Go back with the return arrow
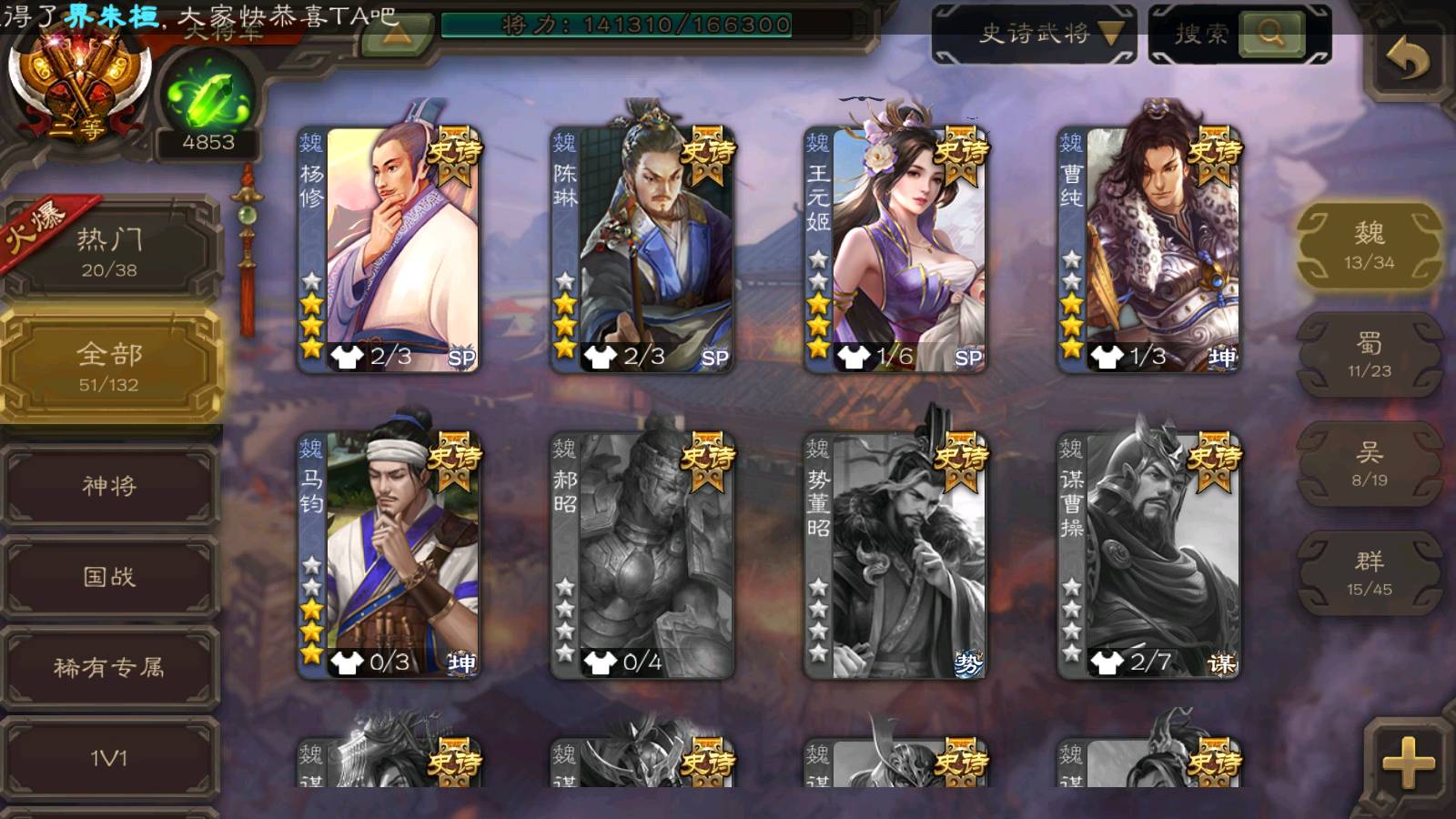The image size is (1456, 819). pyautogui.click(x=1407, y=60)
